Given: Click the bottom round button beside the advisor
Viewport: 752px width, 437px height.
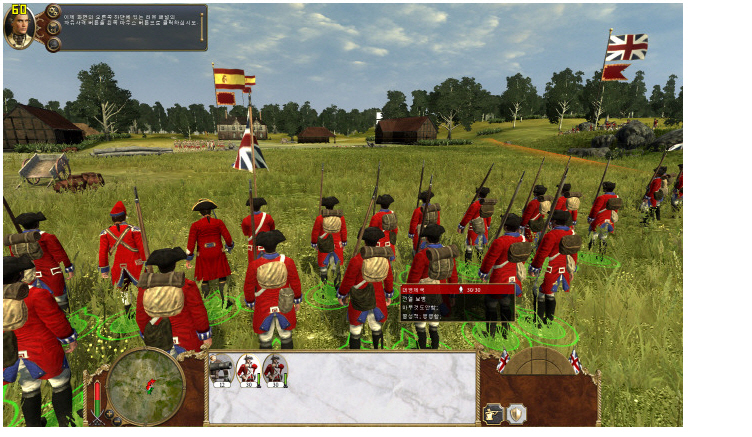Looking at the screenshot, I should pos(51,43).
